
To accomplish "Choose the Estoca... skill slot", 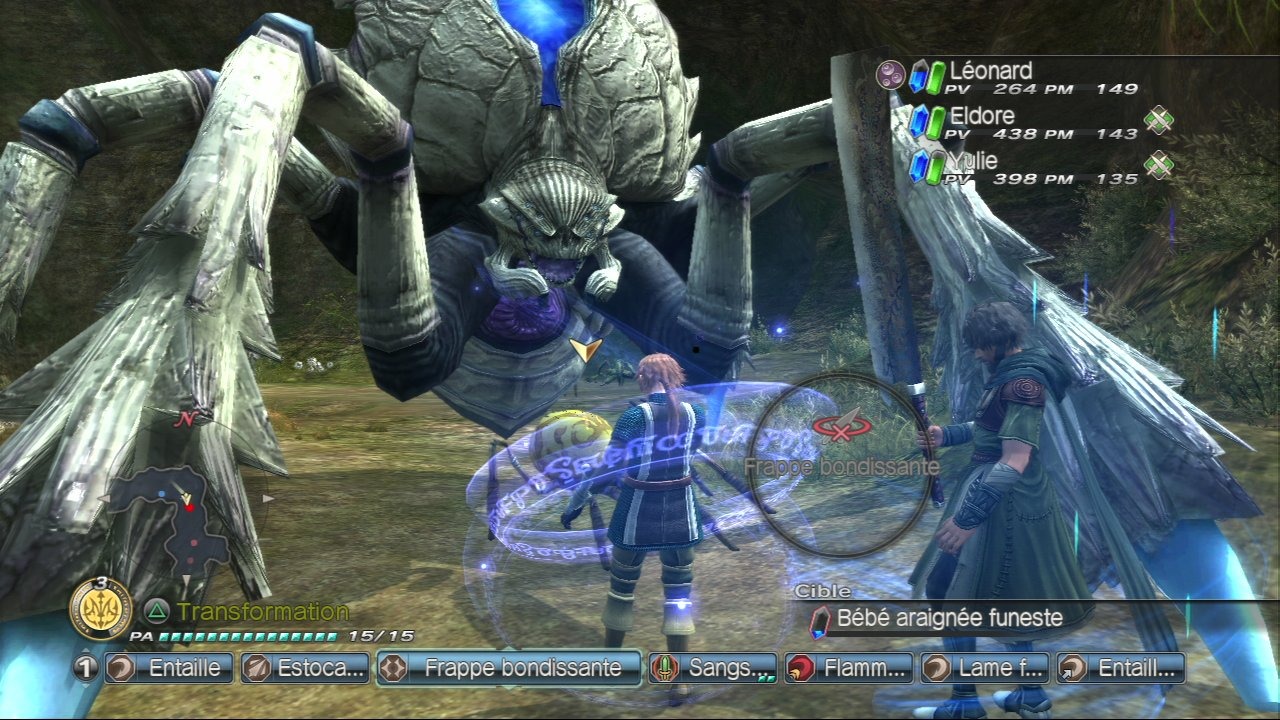I will 305,668.
